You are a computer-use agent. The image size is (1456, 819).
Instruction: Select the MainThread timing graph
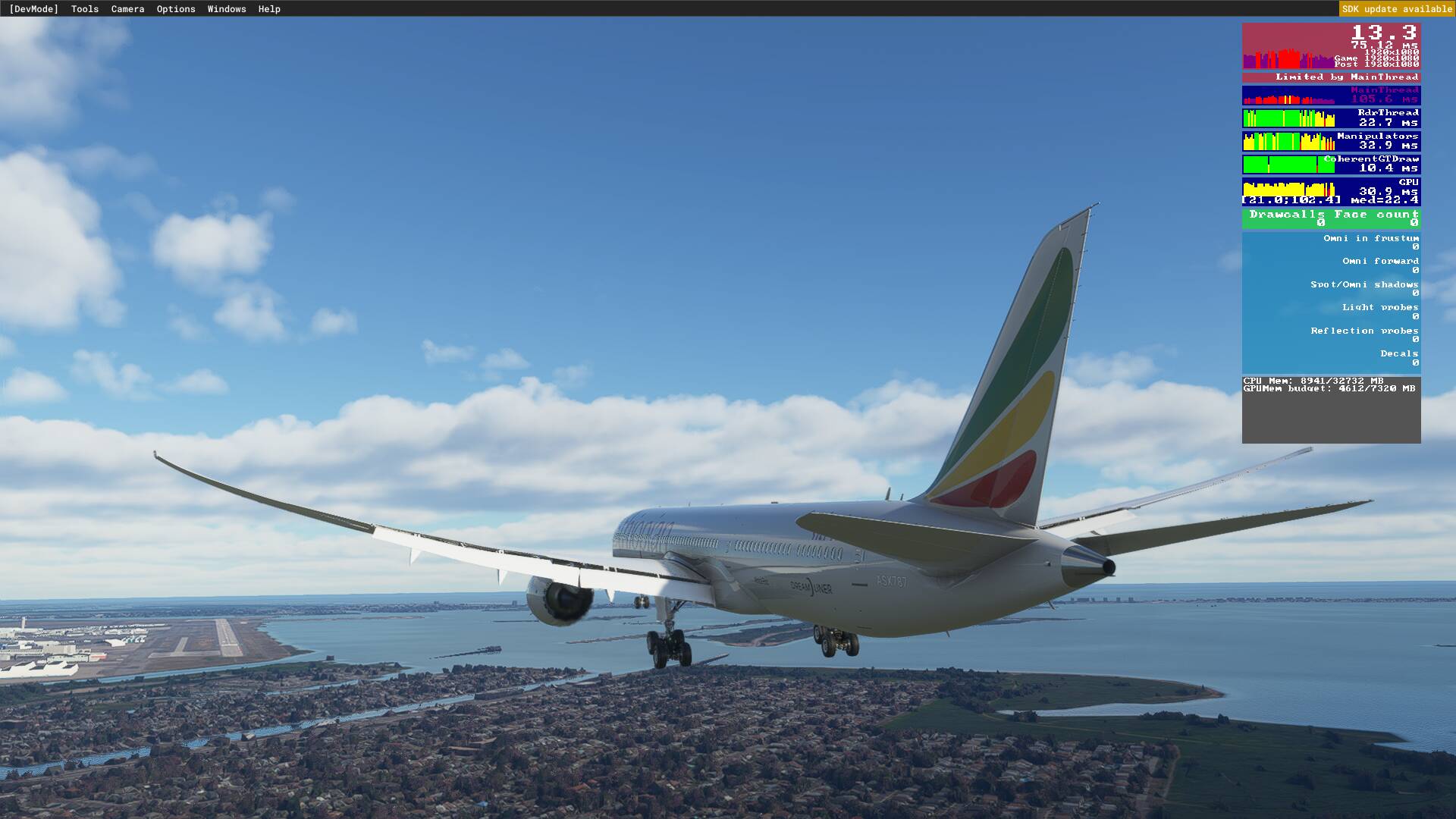[x=1331, y=95]
